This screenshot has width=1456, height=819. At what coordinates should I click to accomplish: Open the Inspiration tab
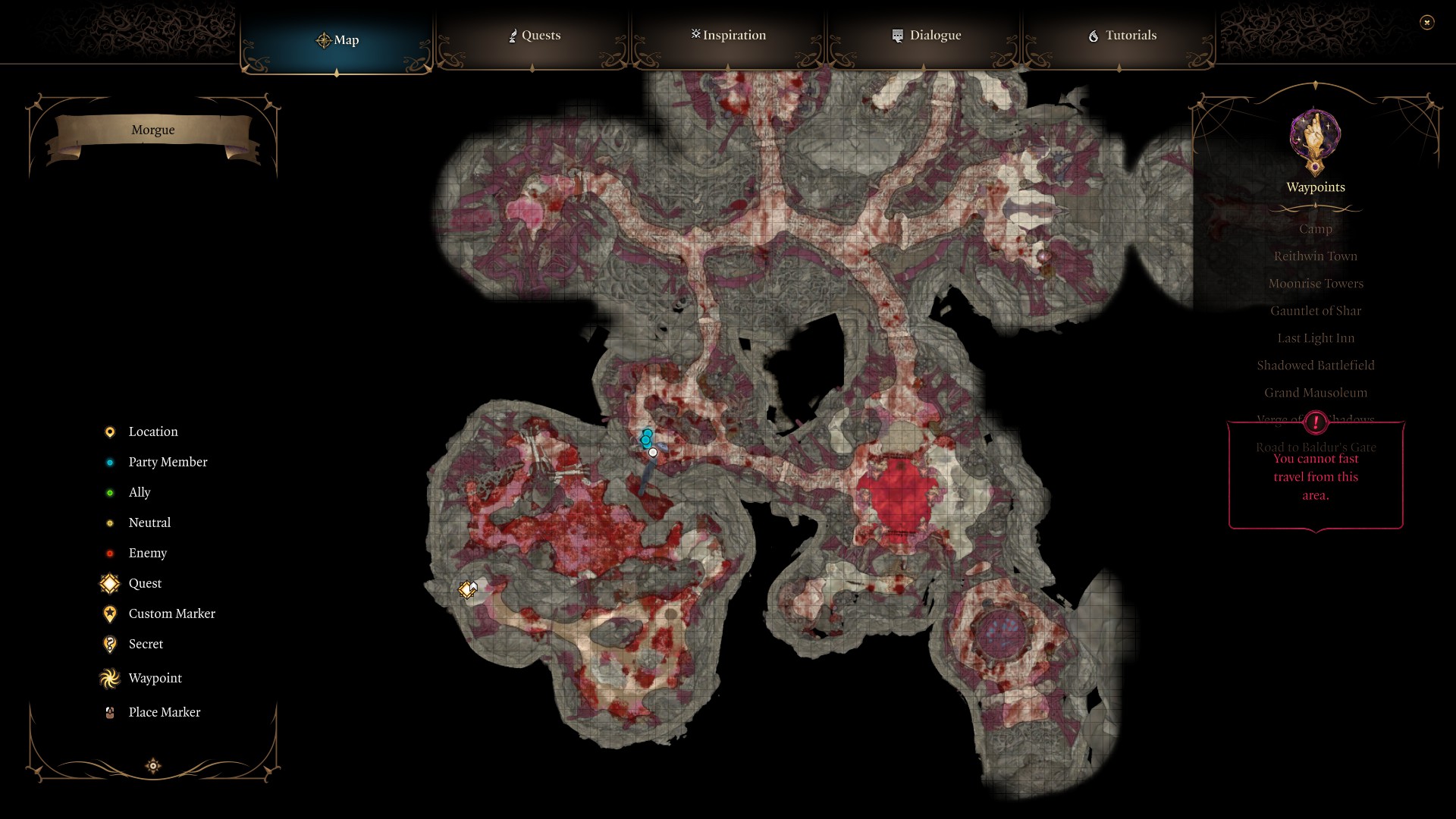[727, 35]
